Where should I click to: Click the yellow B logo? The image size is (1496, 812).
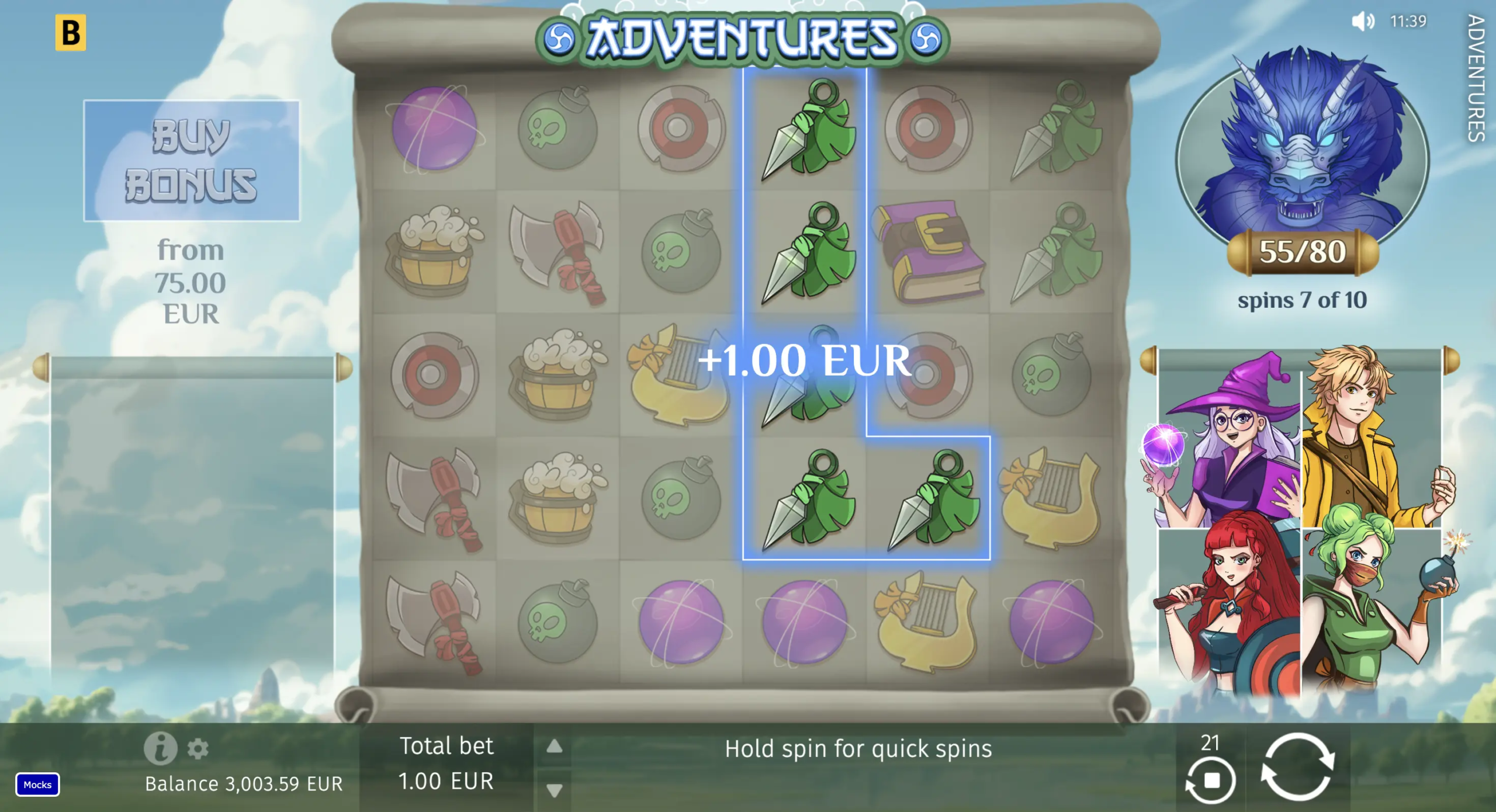tap(71, 33)
